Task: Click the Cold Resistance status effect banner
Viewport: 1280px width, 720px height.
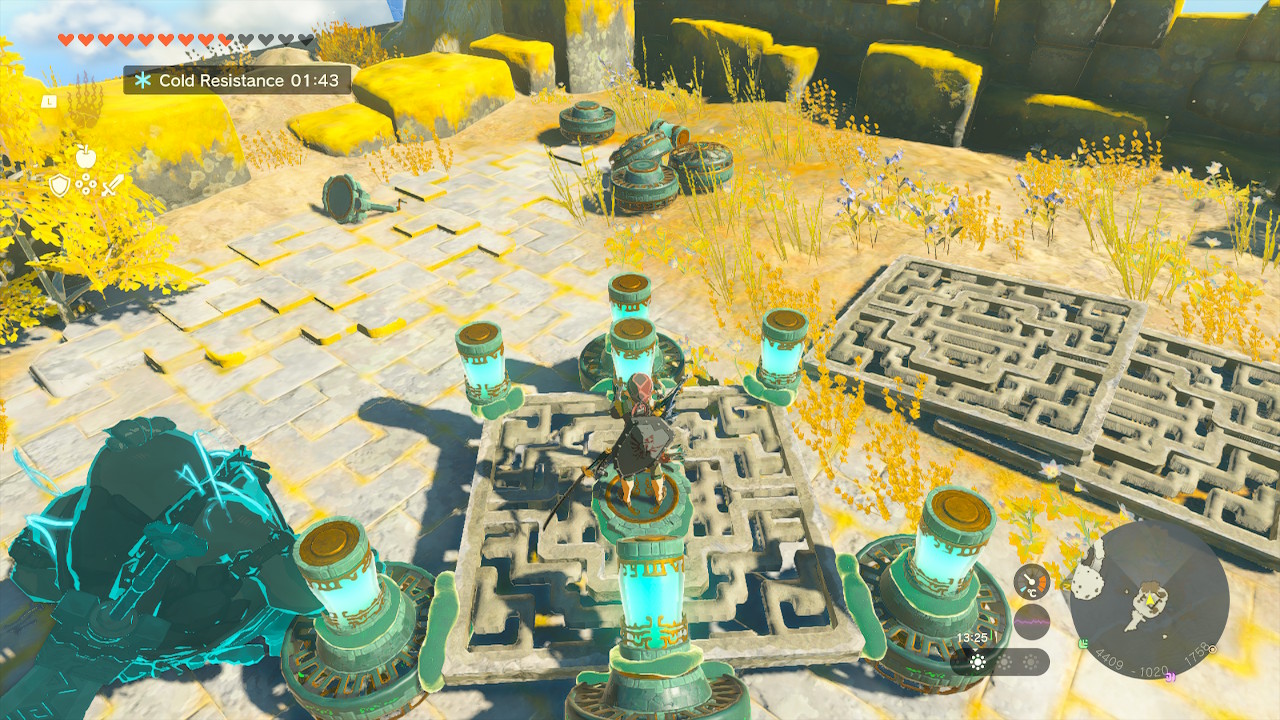Action: tap(237, 80)
